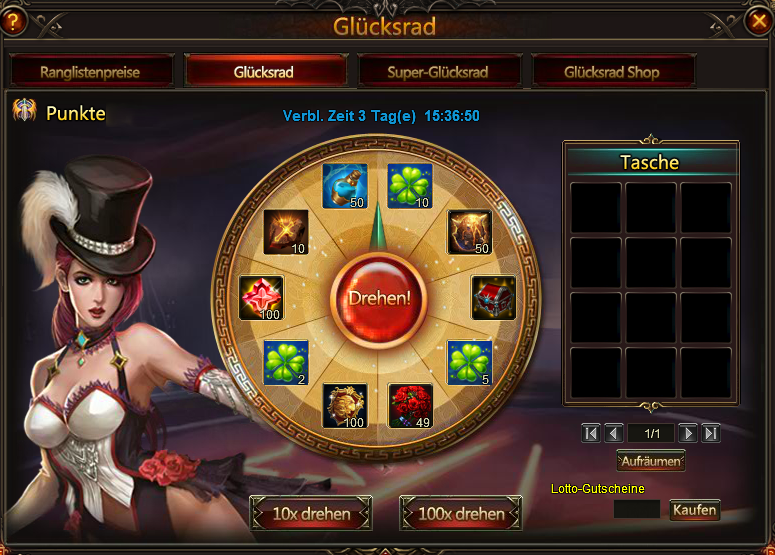Spin the wheel with the Drehen! button
This screenshot has height=555, width=775.
pyautogui.click(x=380, y=298)
